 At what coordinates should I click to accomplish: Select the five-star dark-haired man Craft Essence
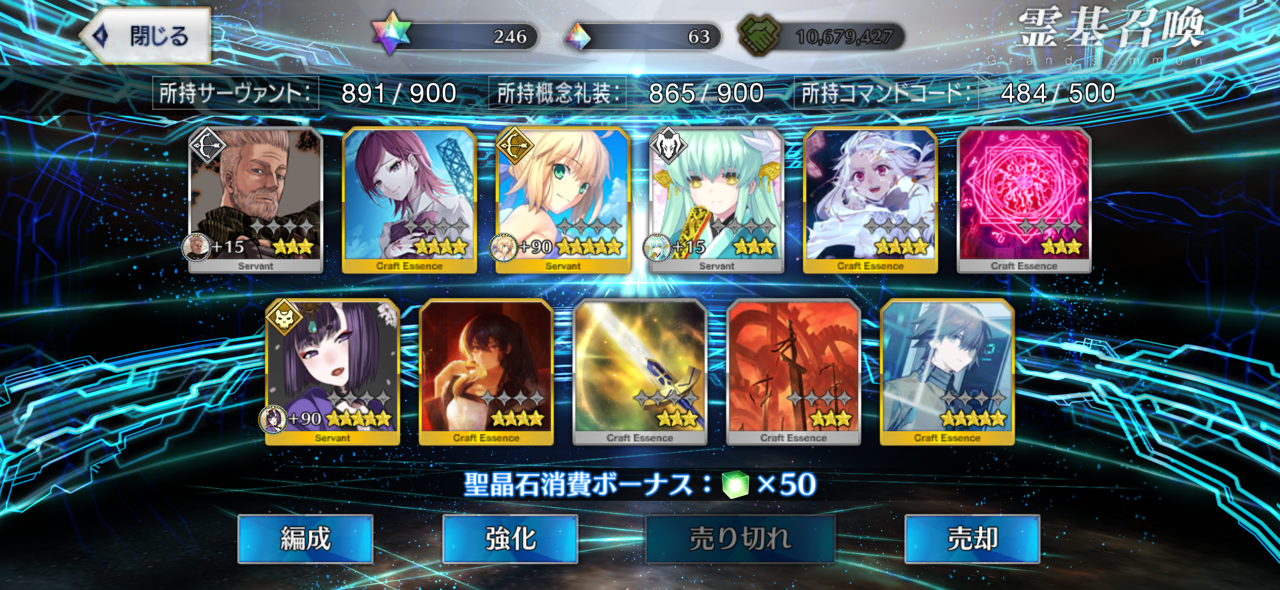(947, 371)
